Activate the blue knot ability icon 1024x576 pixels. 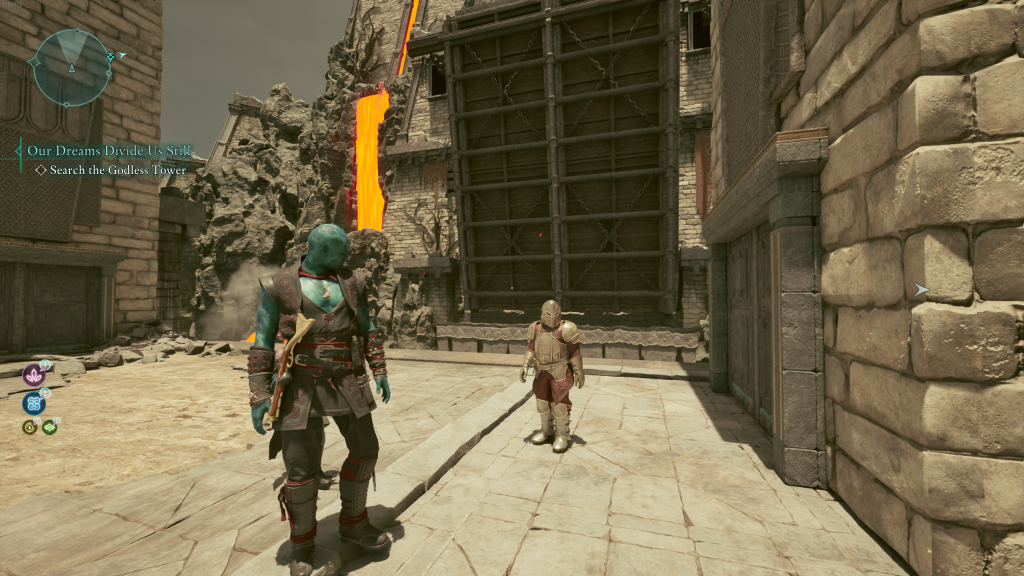(x=34, y=403)
